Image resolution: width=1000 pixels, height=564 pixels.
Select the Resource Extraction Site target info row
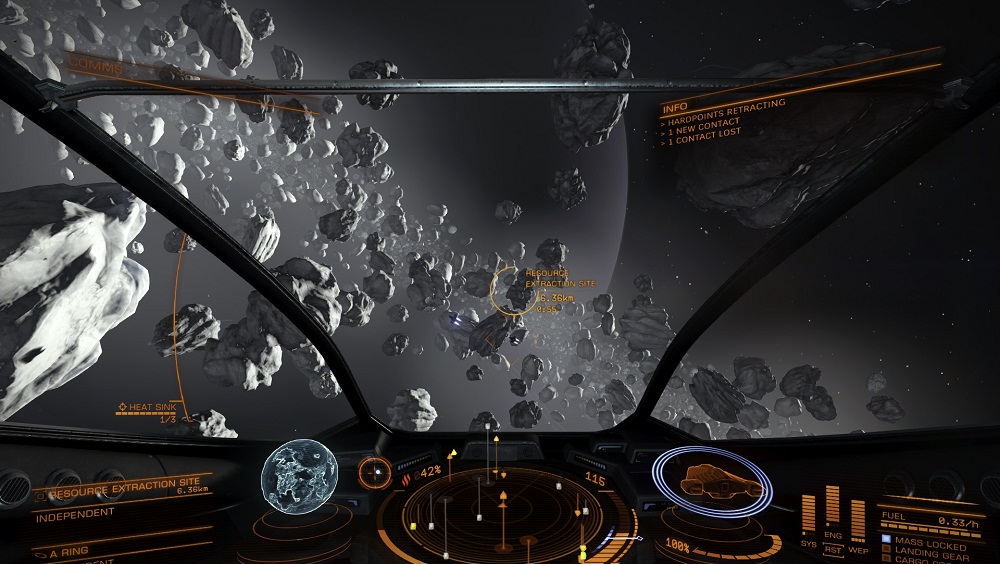[120, 492]
